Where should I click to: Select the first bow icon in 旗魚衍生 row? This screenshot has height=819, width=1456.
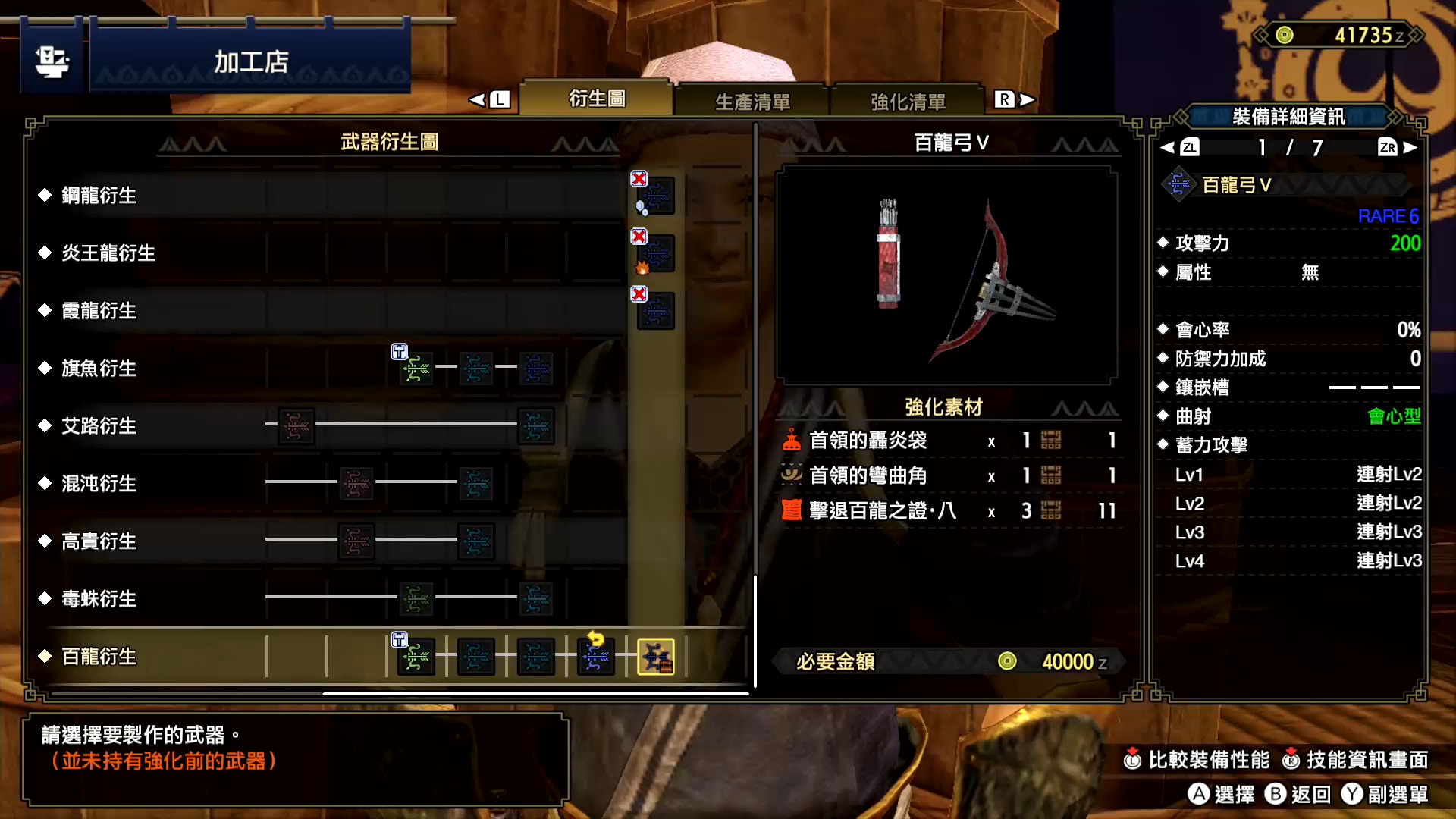click(416, 369)
